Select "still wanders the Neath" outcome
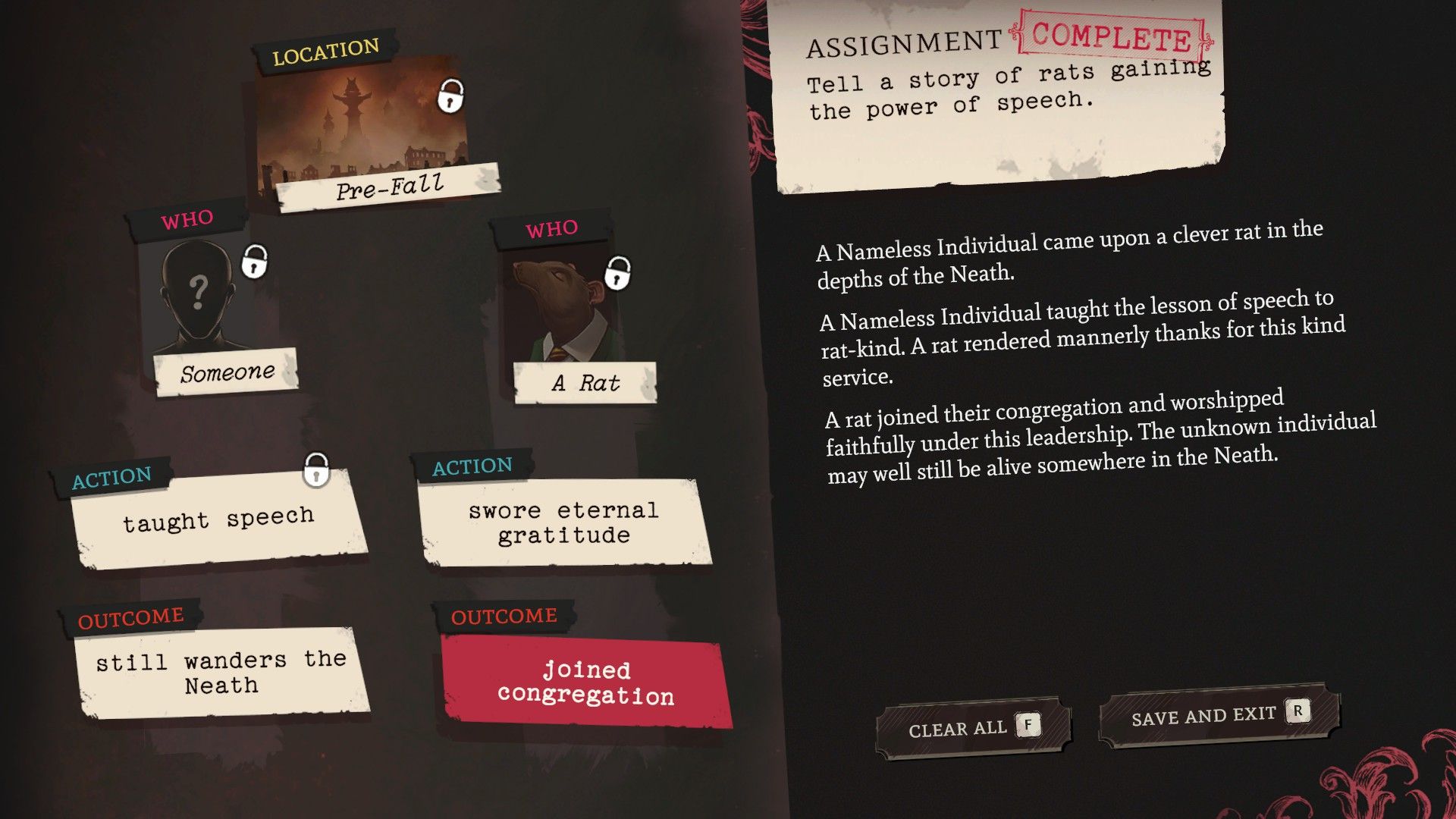This screenshot has height=819, width=1456. (x=221, y=673)
